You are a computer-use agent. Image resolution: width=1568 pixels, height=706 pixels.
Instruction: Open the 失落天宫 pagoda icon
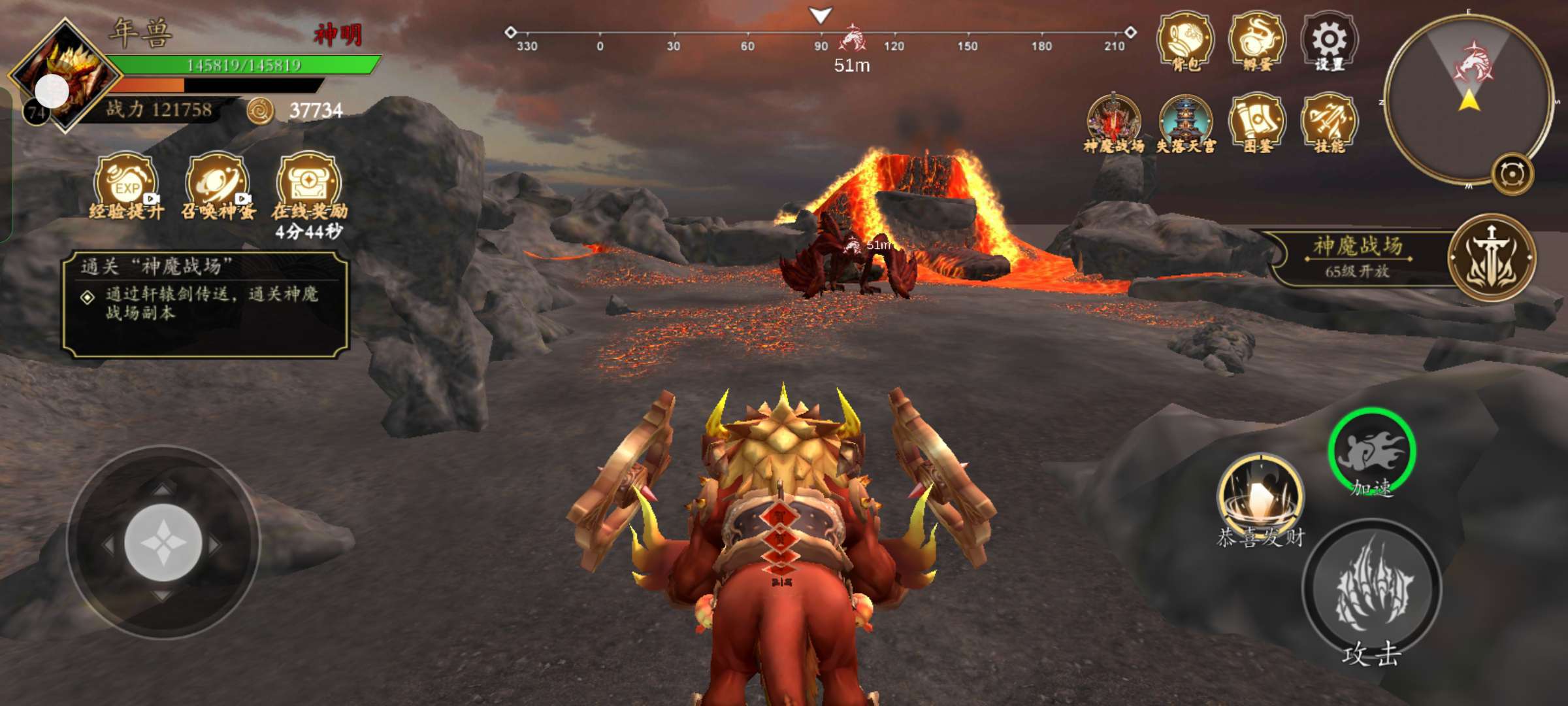[1185, 122]
